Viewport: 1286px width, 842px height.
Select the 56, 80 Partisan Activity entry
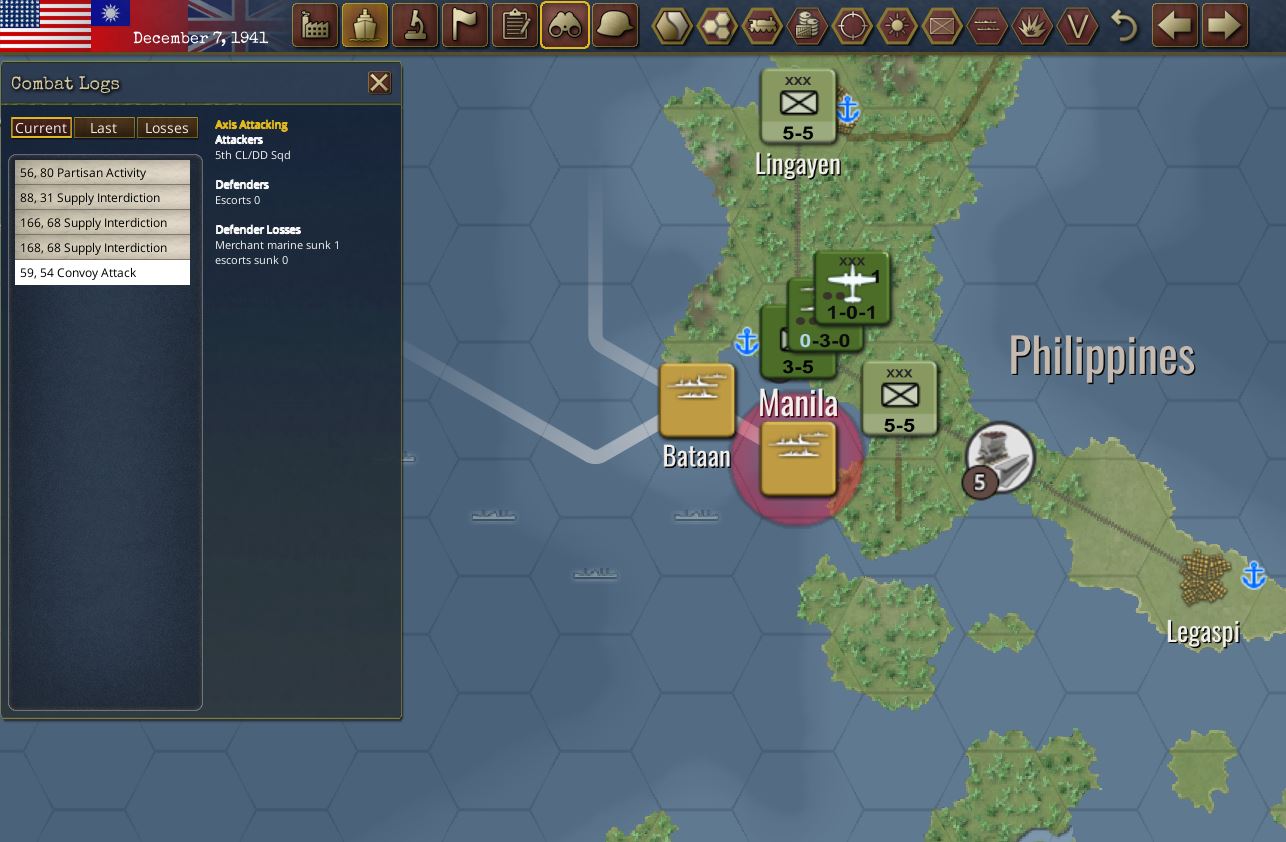point(102,173)
